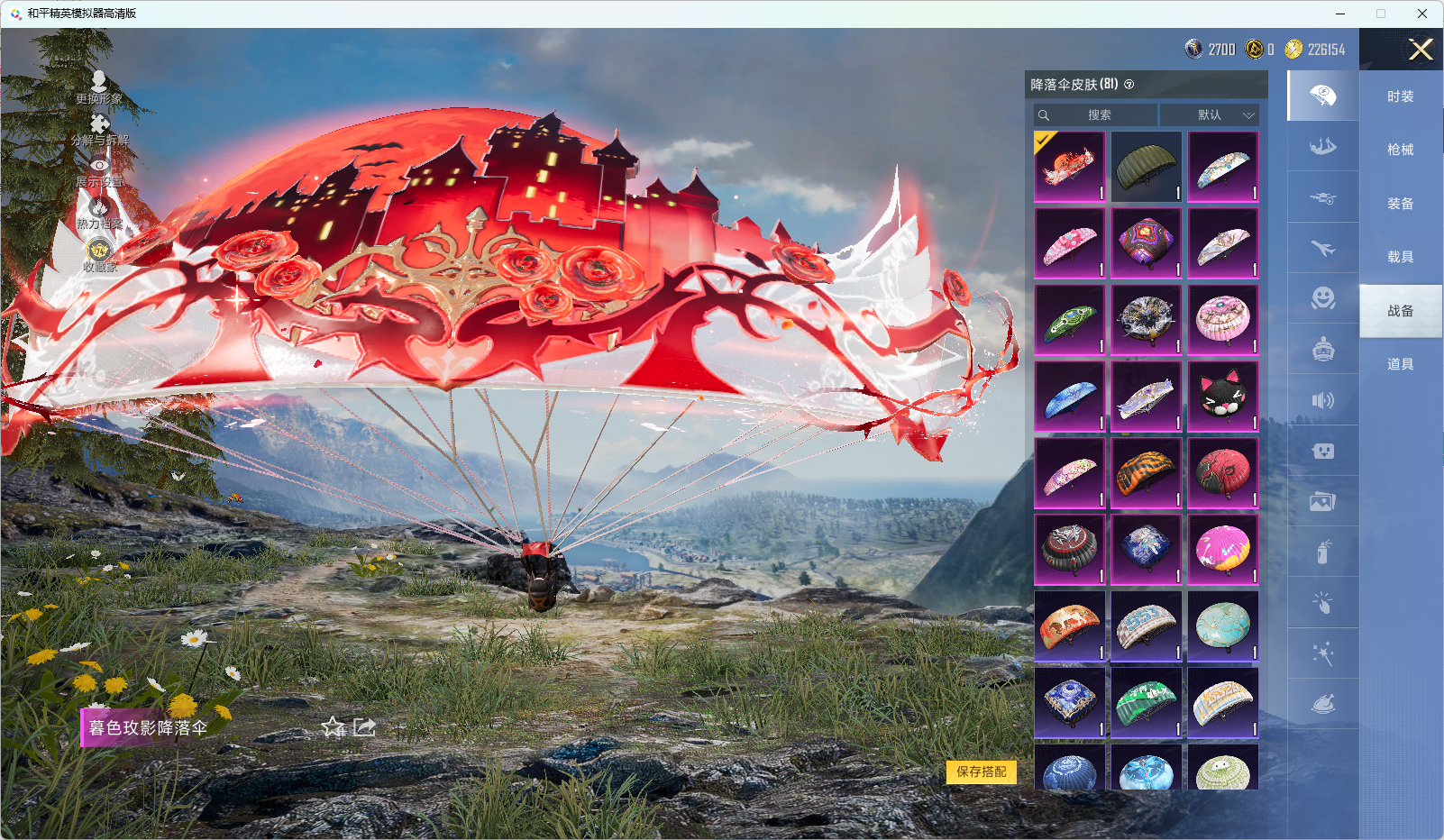
Task: Minimize the emulator window
Action: point(1340,14)
